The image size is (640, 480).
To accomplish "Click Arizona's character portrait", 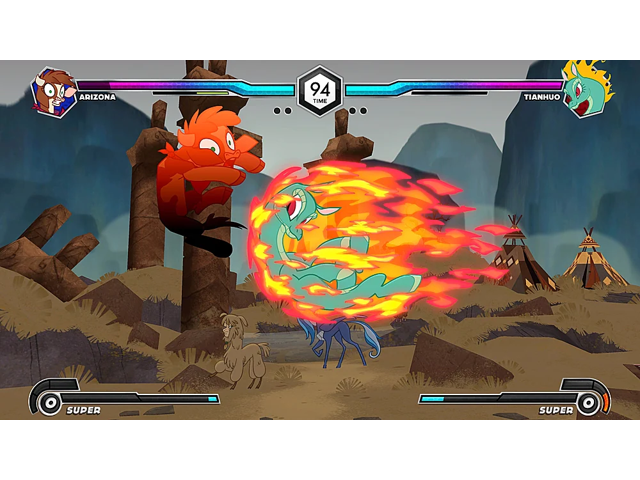I will coord(53,92).
